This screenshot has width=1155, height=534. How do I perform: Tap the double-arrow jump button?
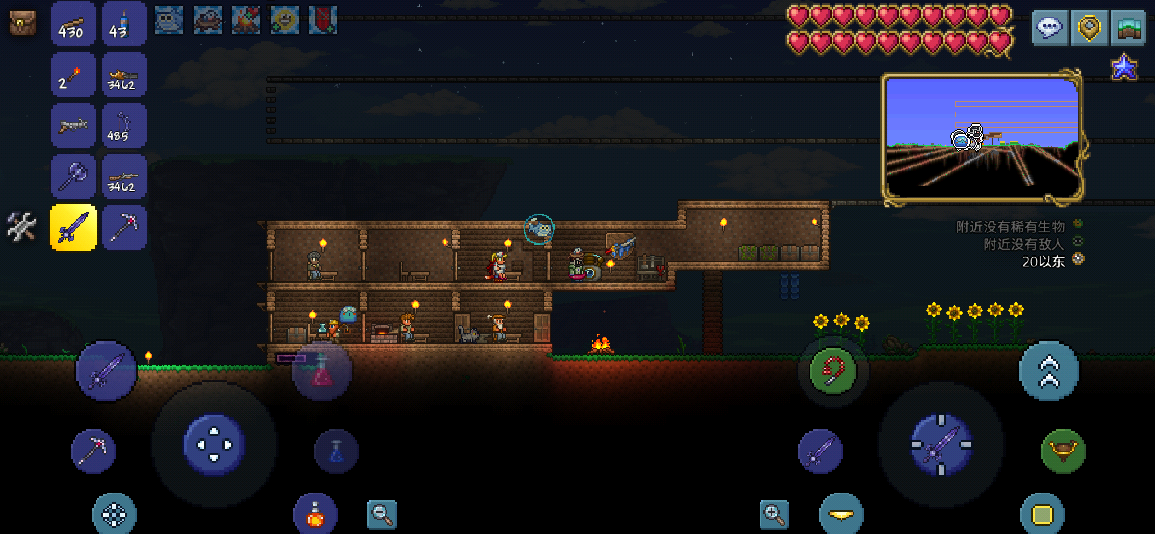coord(1048,371)
